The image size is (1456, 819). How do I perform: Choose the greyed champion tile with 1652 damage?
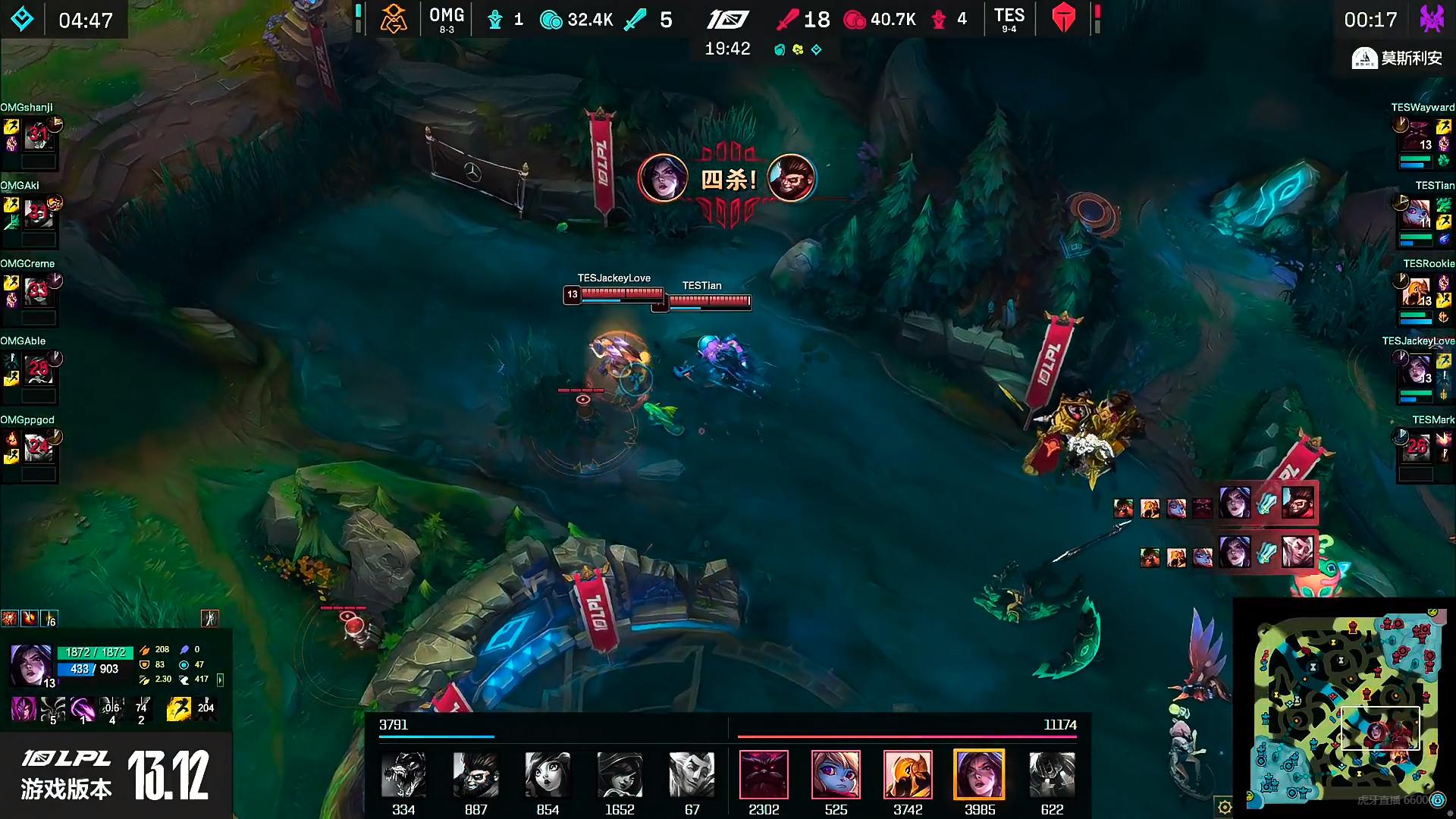pyautogui.click(x=620, y=775)
